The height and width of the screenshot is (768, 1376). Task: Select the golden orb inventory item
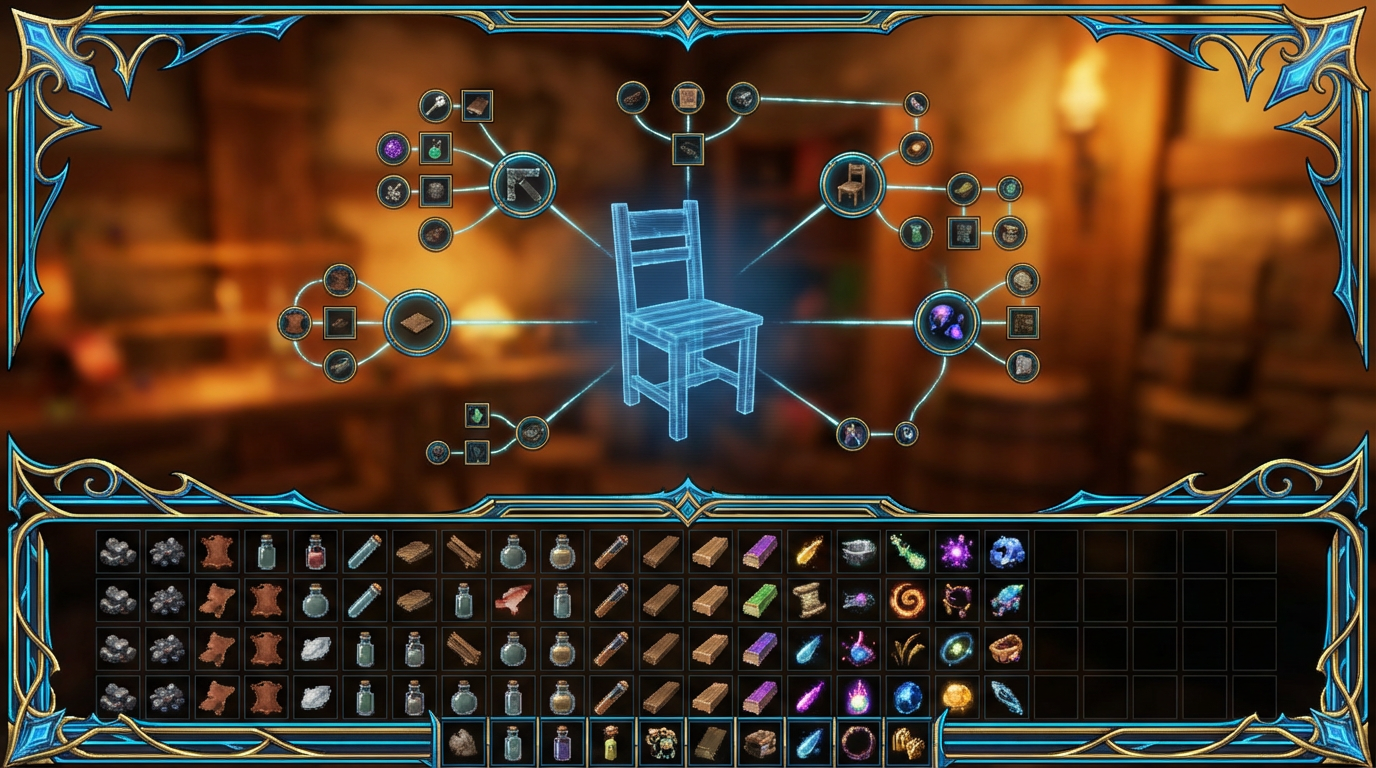tap(957, 696)
